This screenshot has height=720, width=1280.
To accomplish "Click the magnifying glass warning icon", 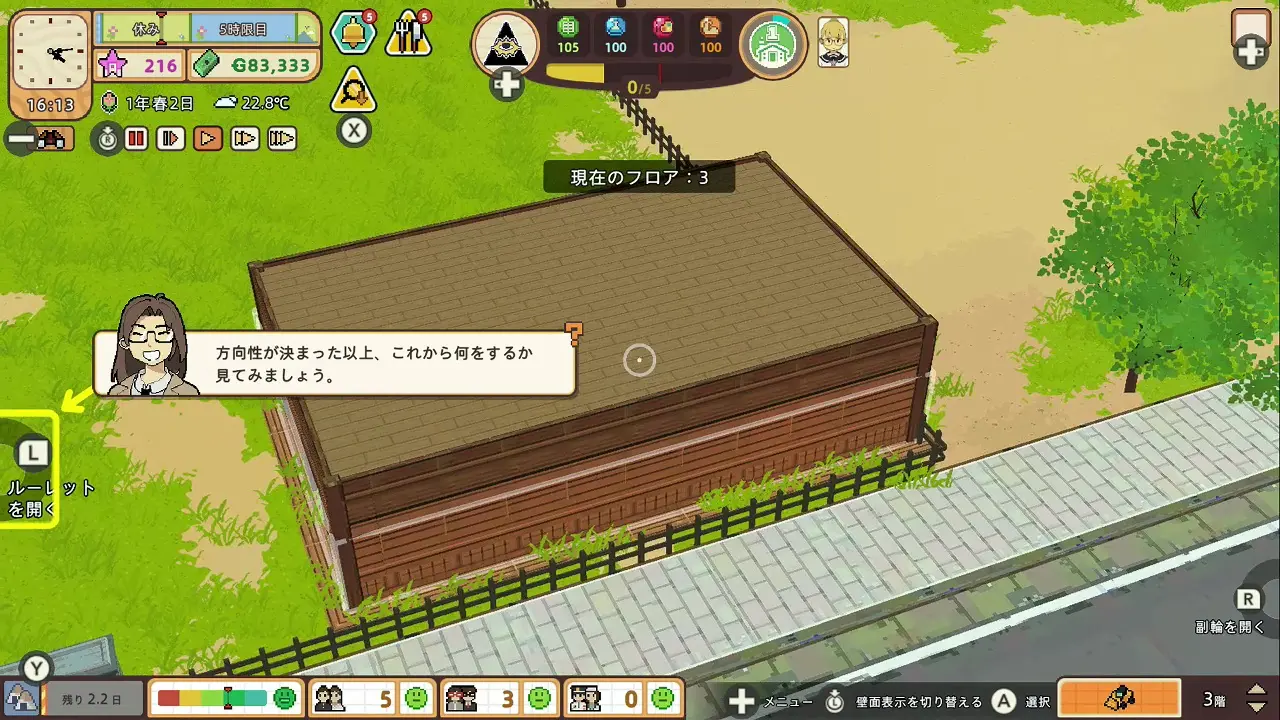I will [353, 91].
